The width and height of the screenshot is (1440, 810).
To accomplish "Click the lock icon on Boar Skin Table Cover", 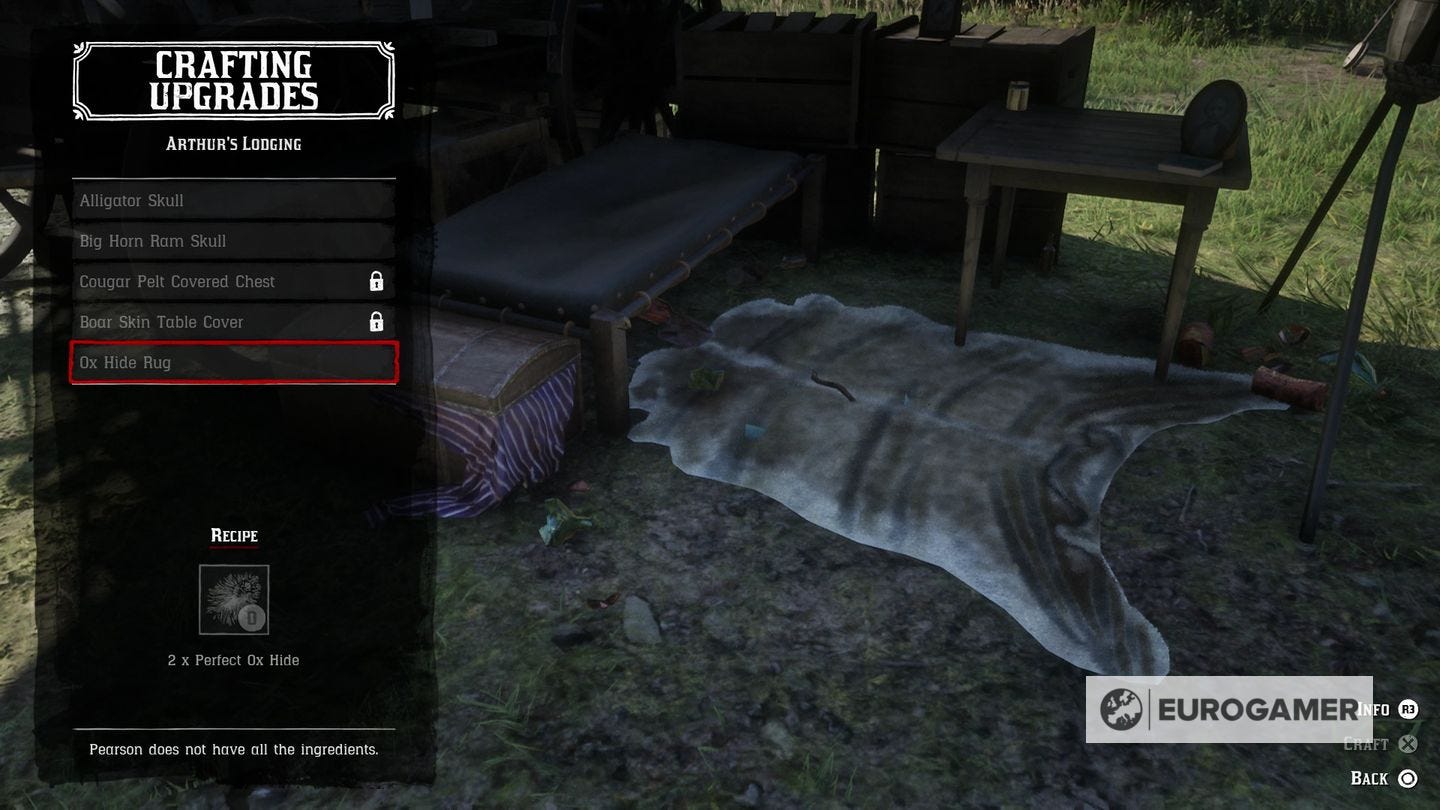I will point(377,321).
